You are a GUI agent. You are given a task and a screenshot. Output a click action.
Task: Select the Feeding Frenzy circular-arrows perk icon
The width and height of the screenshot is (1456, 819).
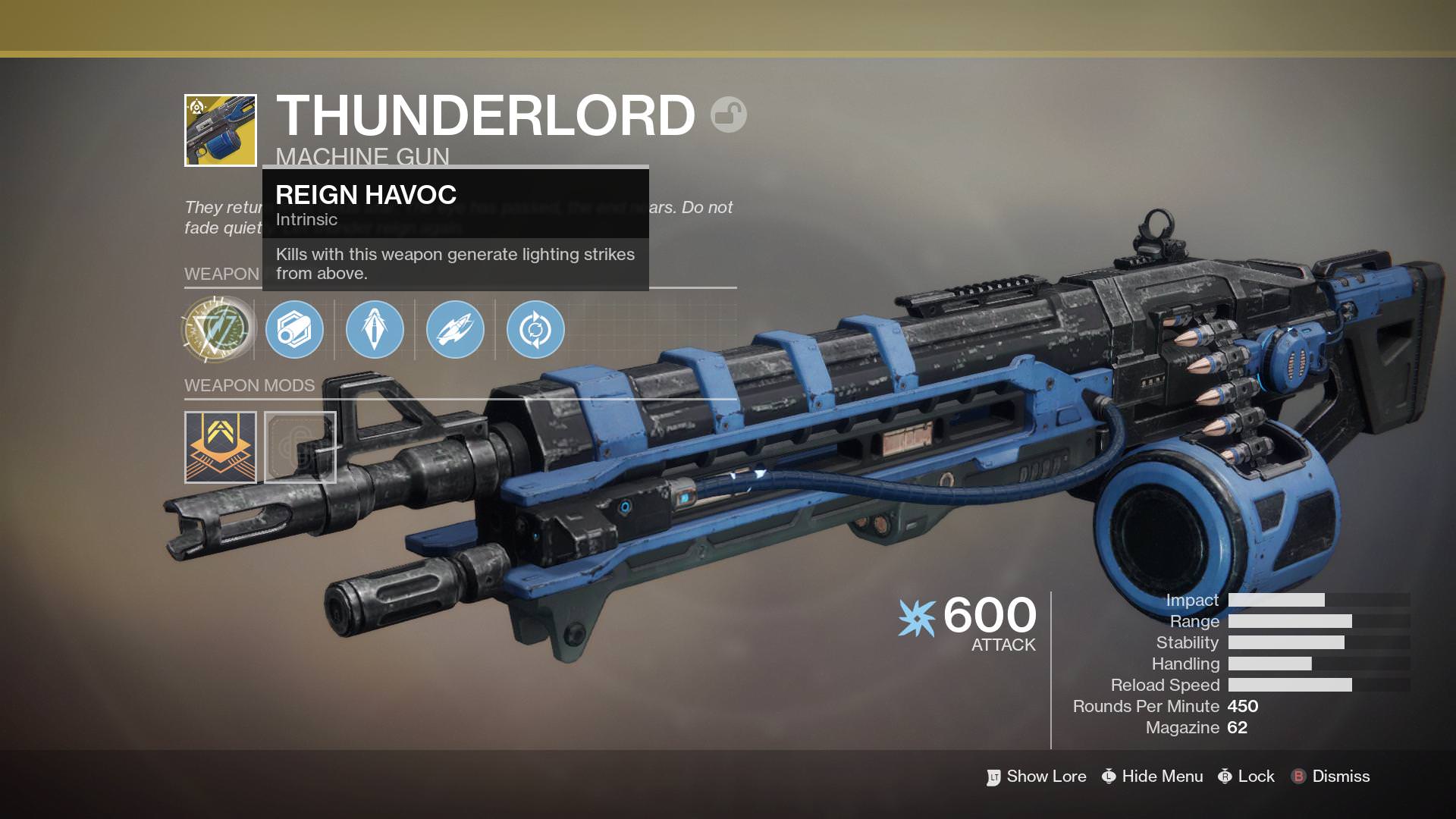tap(534, 329)
